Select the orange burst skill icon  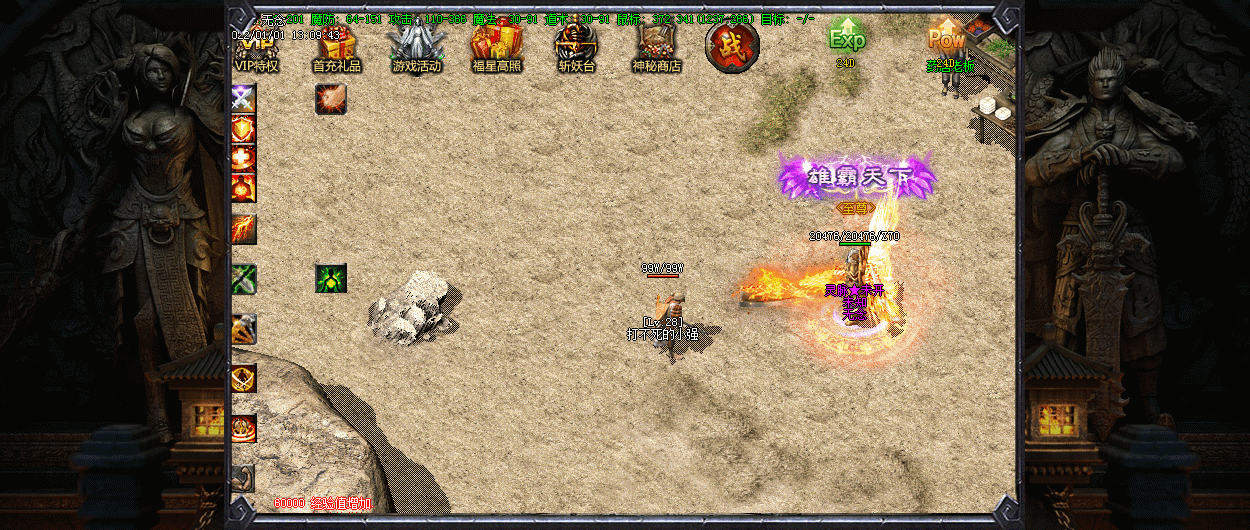click(331, 98)
